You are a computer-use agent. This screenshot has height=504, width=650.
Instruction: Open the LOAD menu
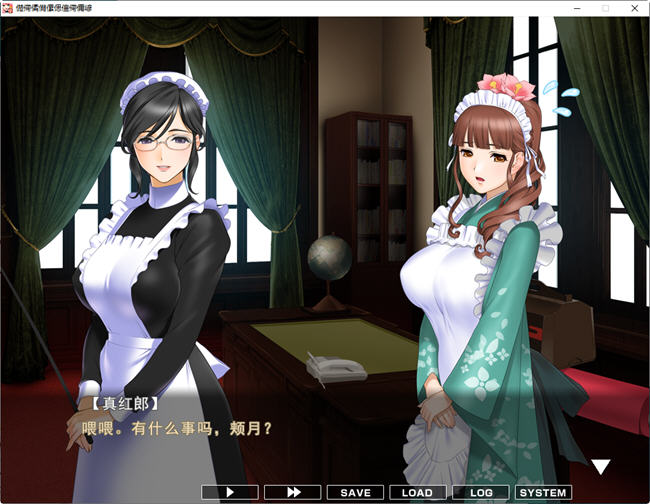coord(417,493)
